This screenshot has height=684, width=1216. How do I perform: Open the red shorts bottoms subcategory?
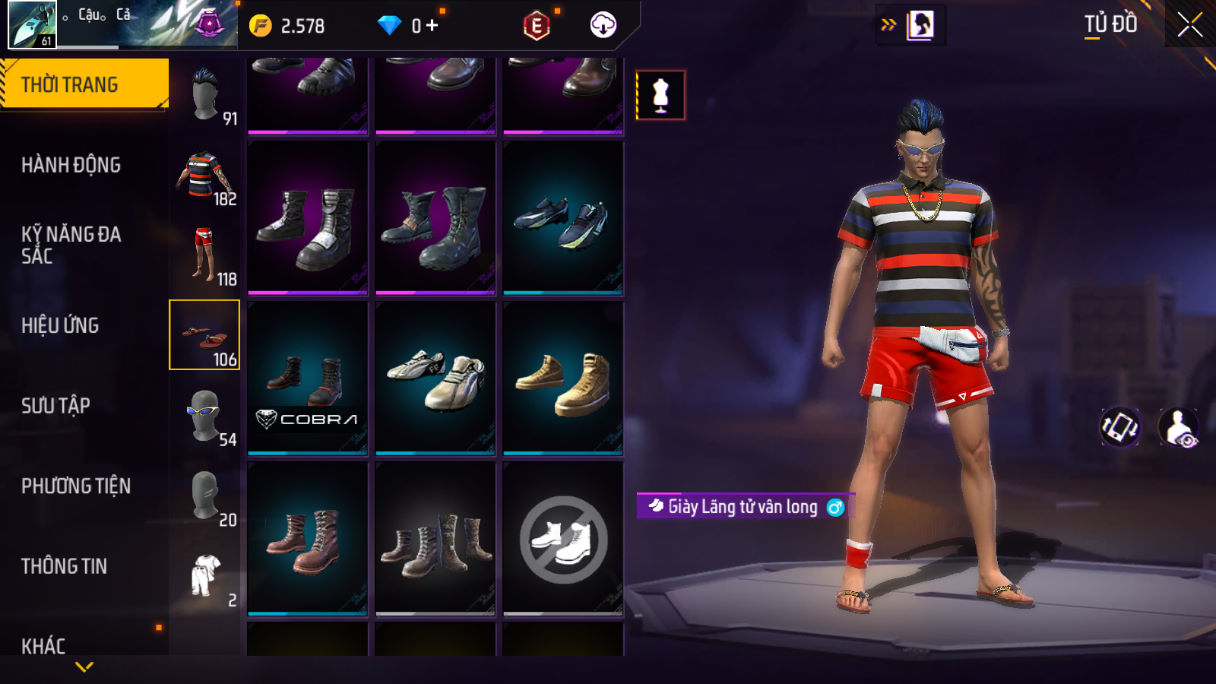[205, 256]
